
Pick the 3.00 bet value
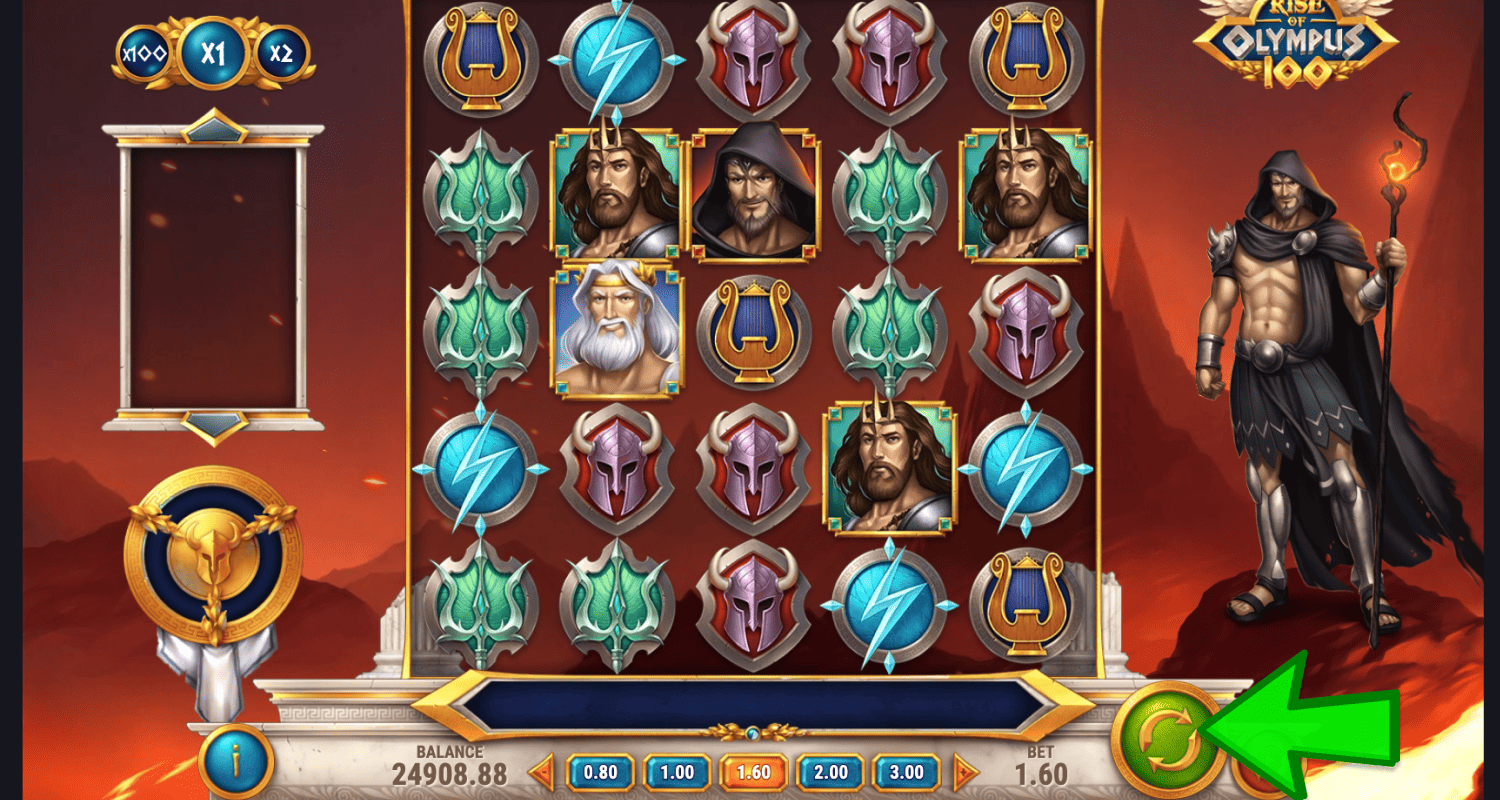906,772
